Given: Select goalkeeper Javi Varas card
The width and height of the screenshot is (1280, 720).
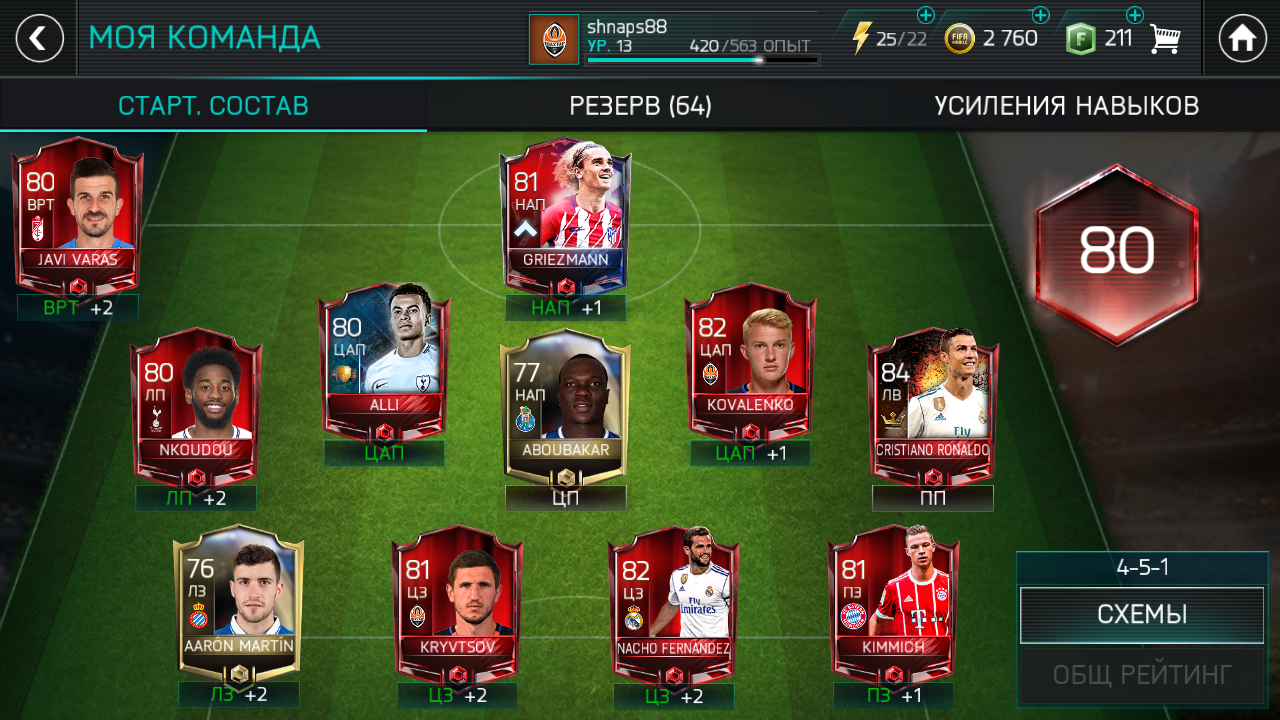Looking at the screenshot, I should (x=78, y=215).
